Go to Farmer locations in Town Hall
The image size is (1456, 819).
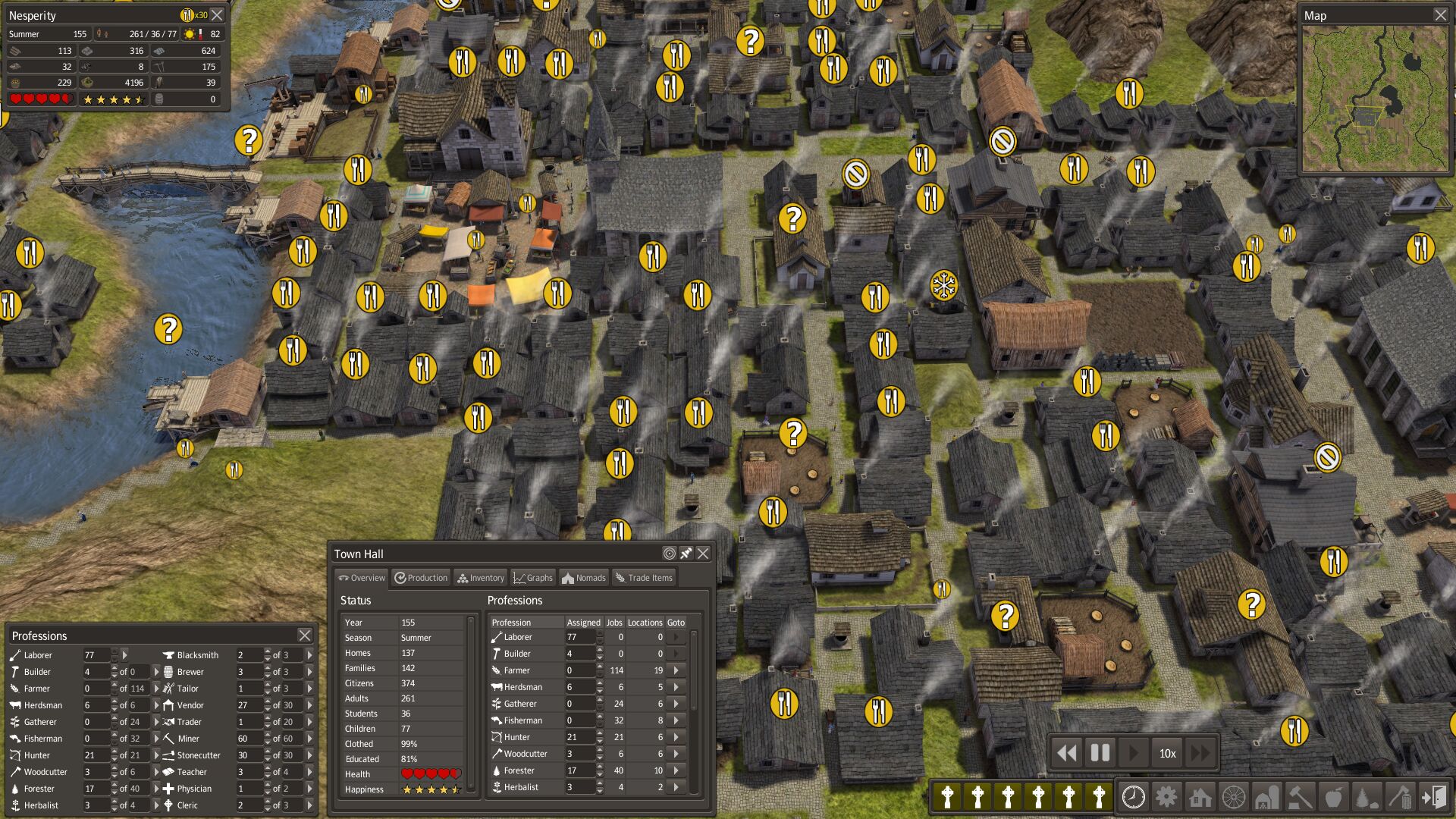point(676,670)
